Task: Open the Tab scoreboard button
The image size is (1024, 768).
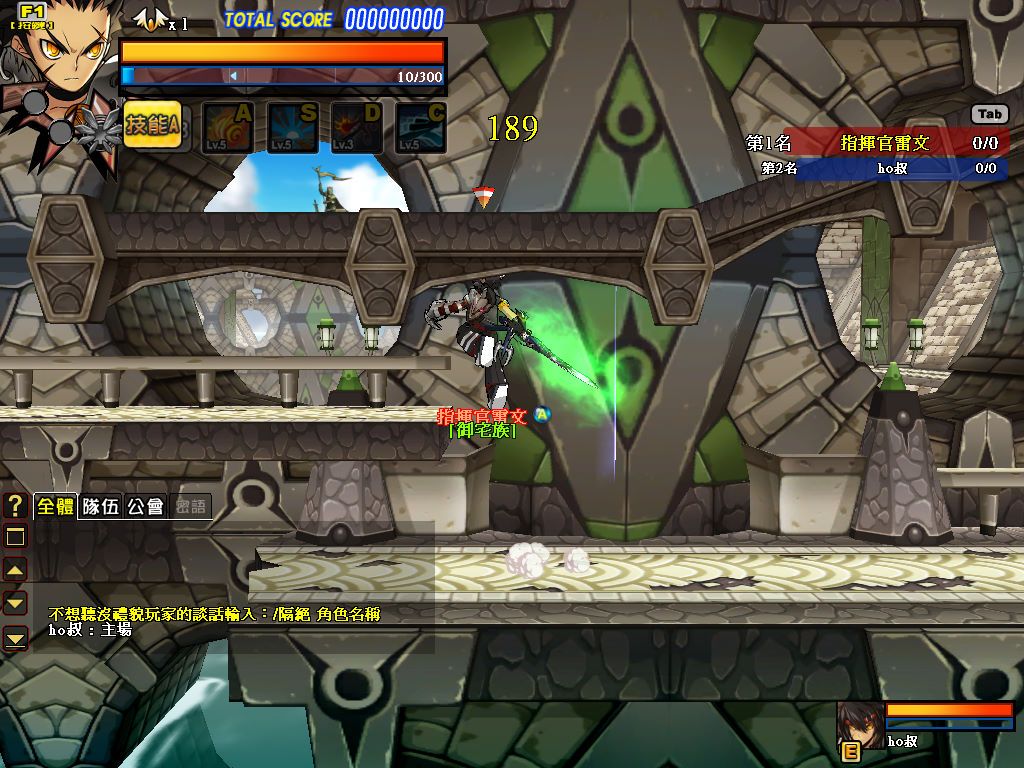Action: click(989, 115)
